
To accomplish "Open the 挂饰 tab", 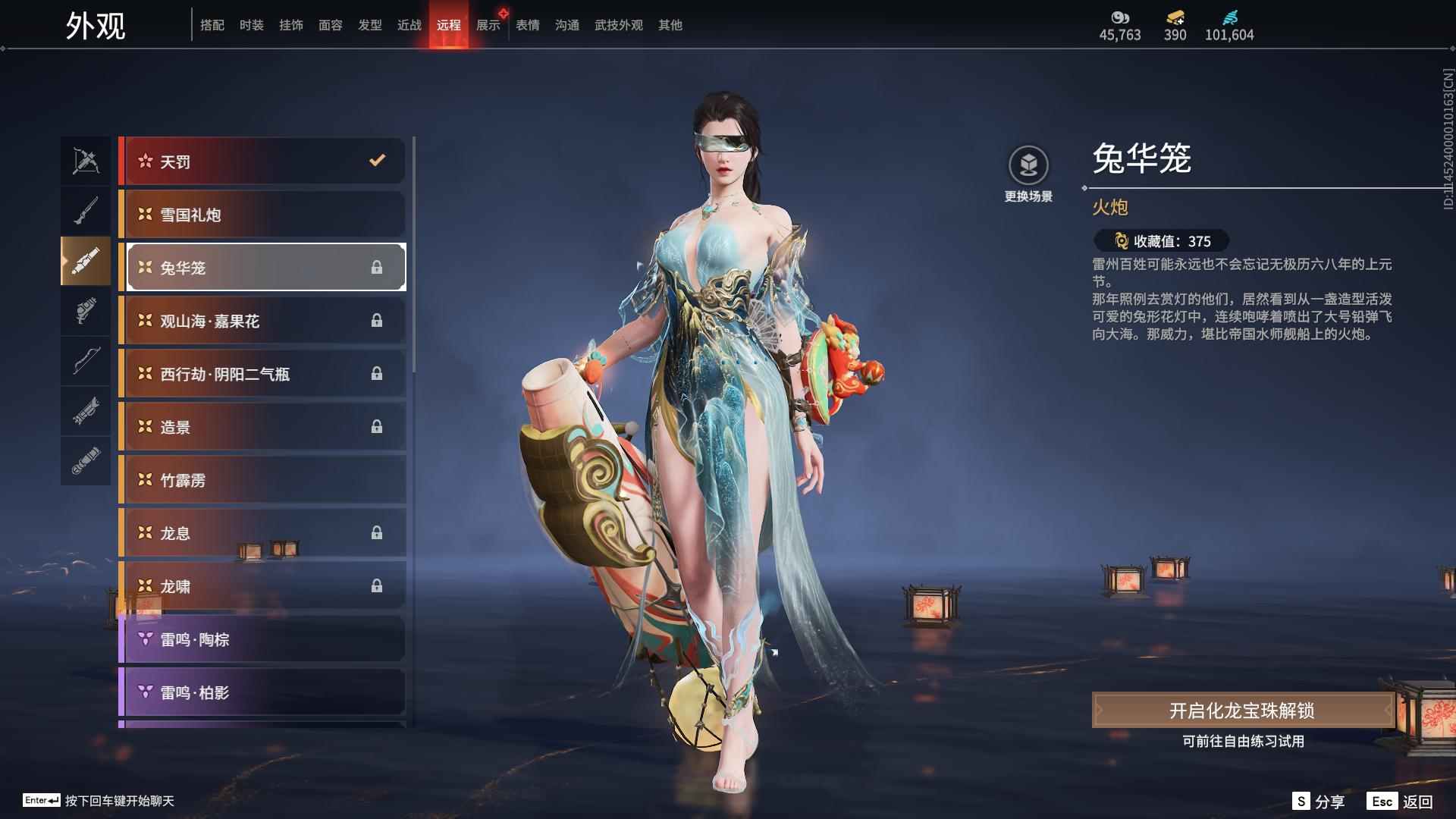I will tap(290, 25).
